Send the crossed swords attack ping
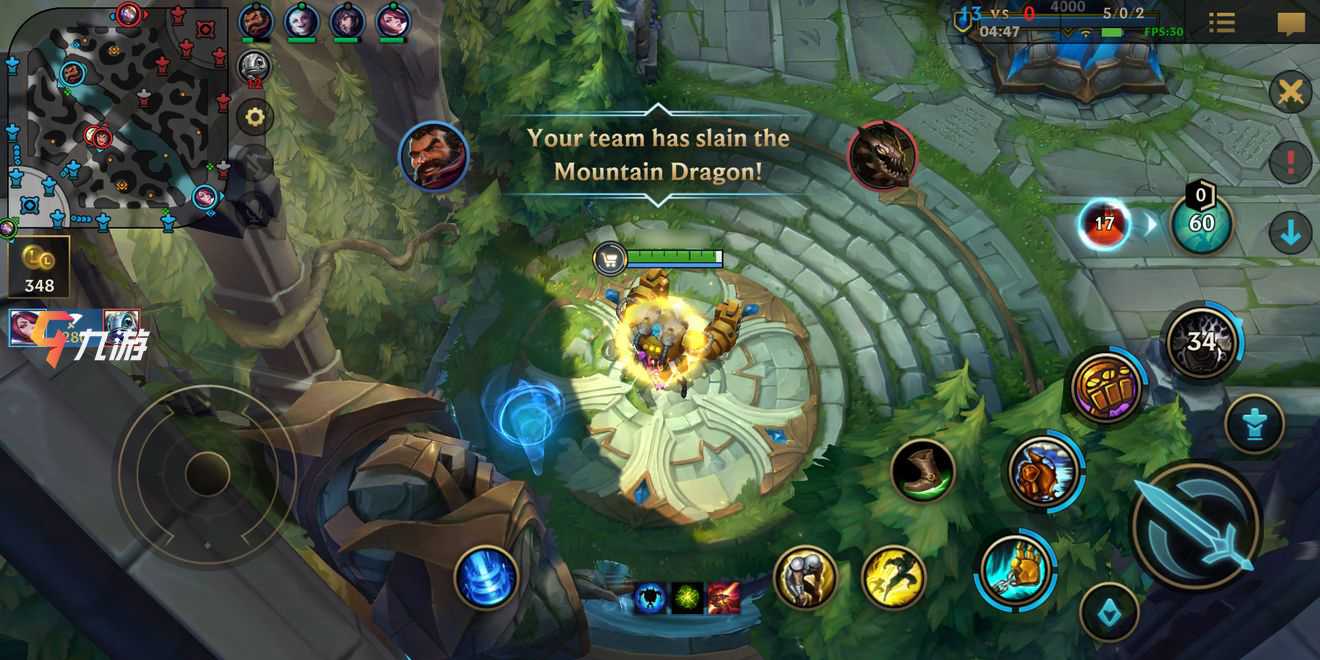The image size is (1320, 660). tap(1290, 93)
